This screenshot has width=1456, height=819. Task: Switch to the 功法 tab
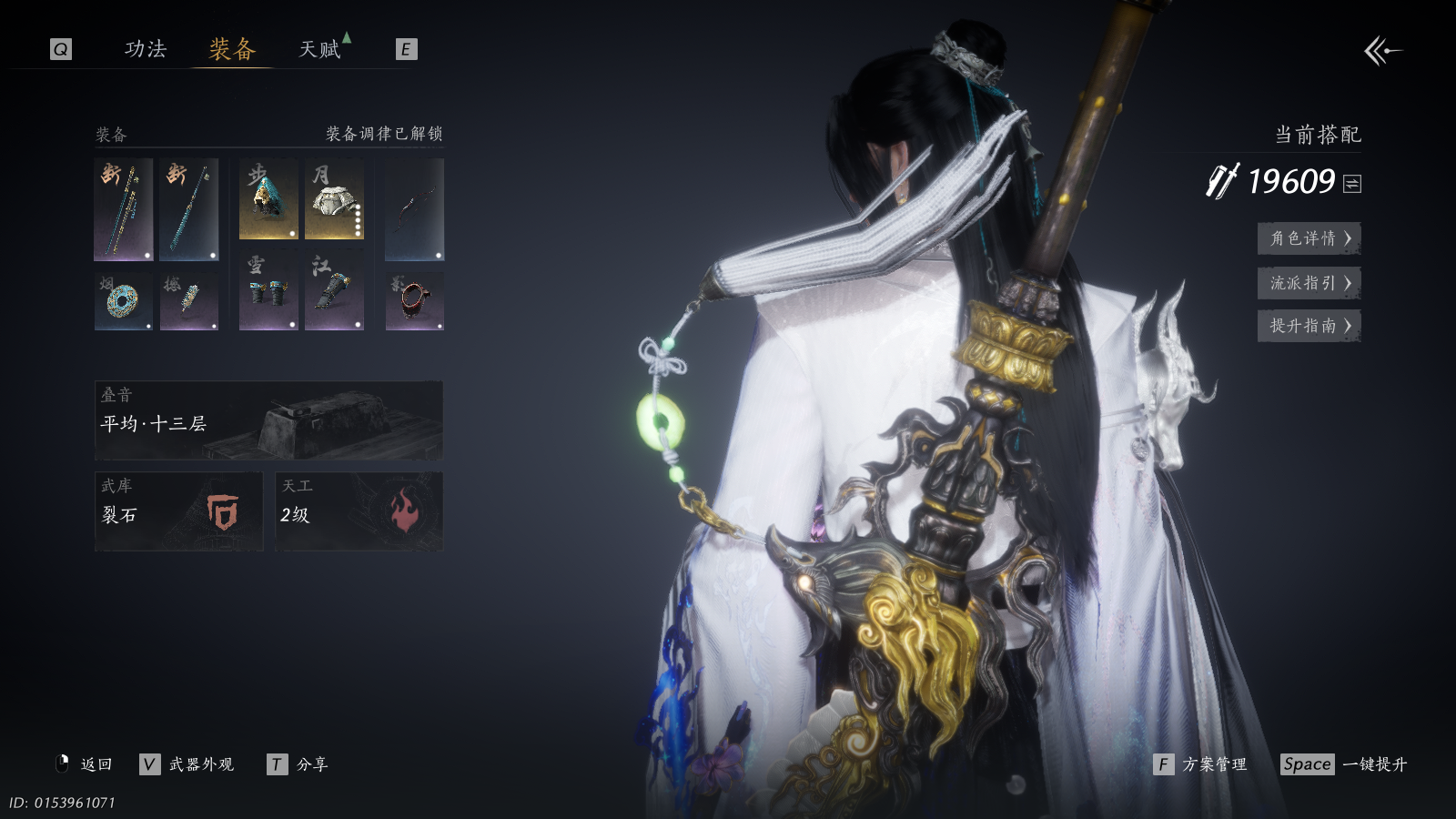(146, 49)
